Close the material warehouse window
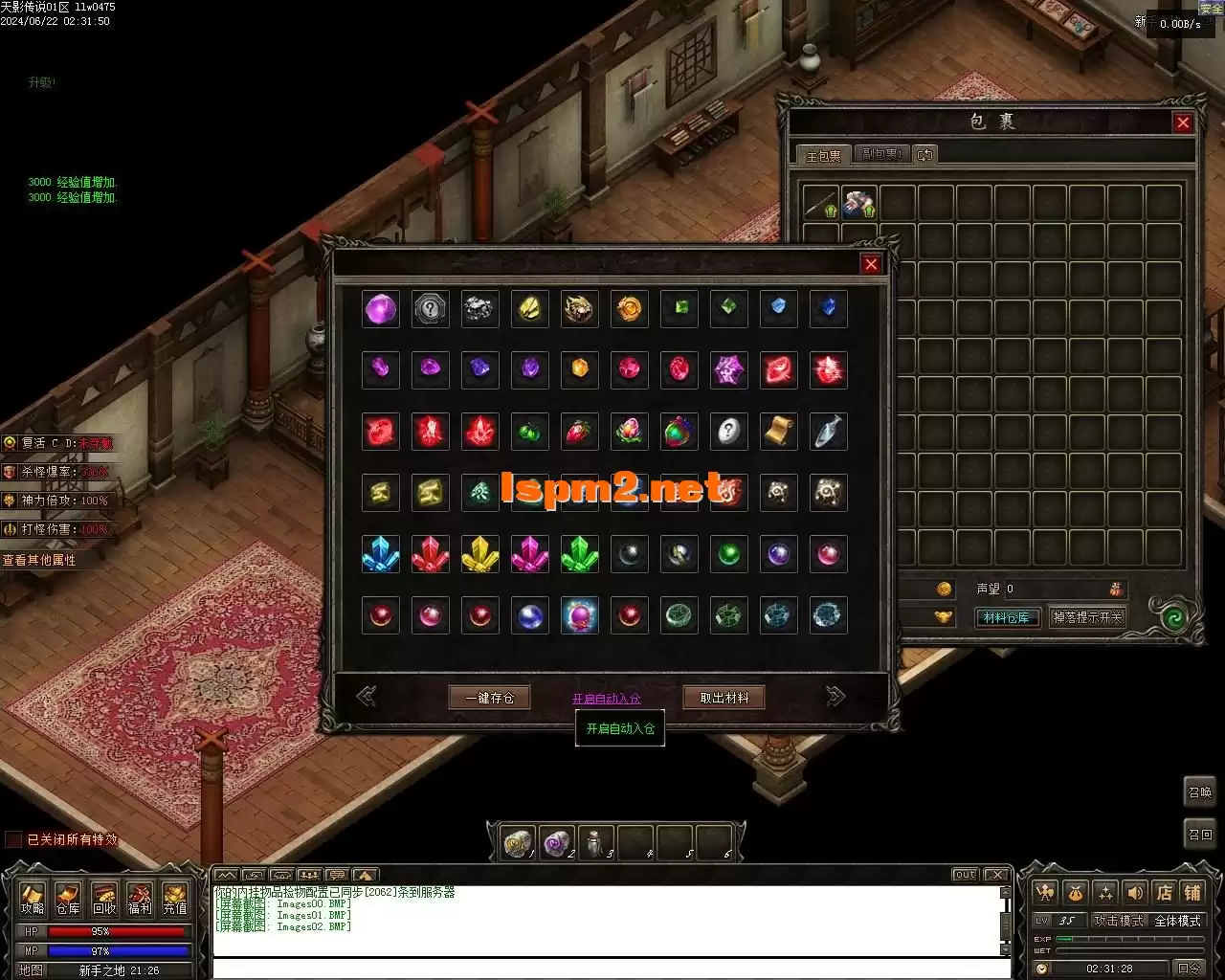The image size is (1225, 980). point(871,264)
